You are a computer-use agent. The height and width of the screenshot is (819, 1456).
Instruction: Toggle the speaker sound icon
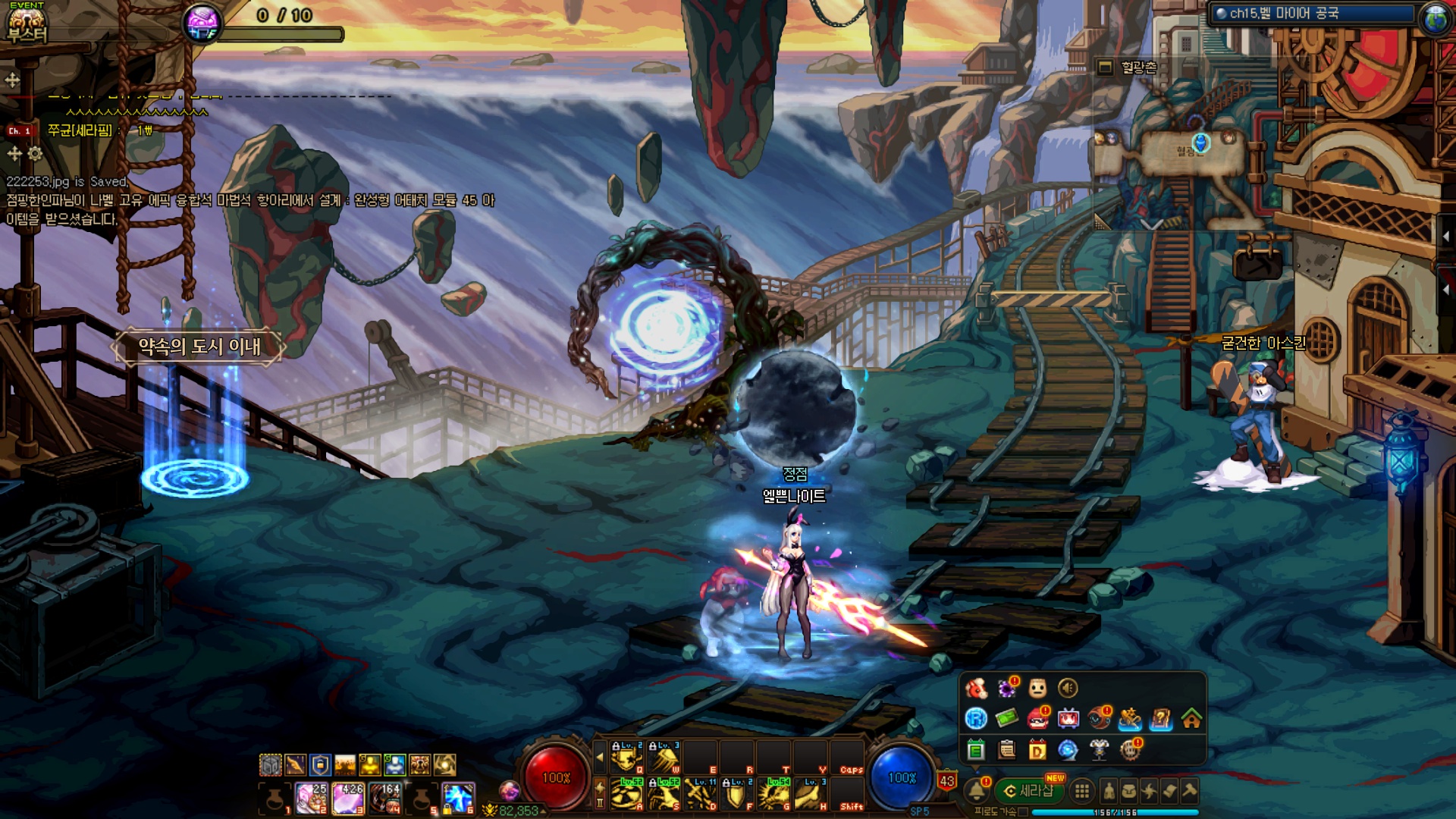(x=1068, y=688)
